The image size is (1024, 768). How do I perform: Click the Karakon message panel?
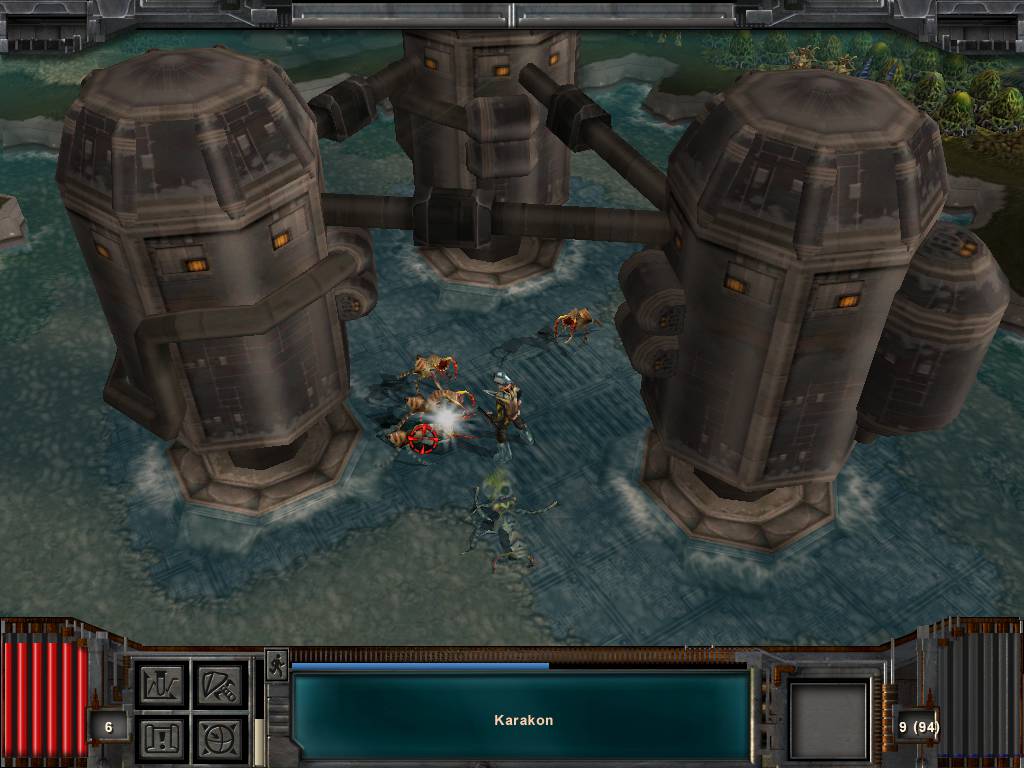pos(521,718)
